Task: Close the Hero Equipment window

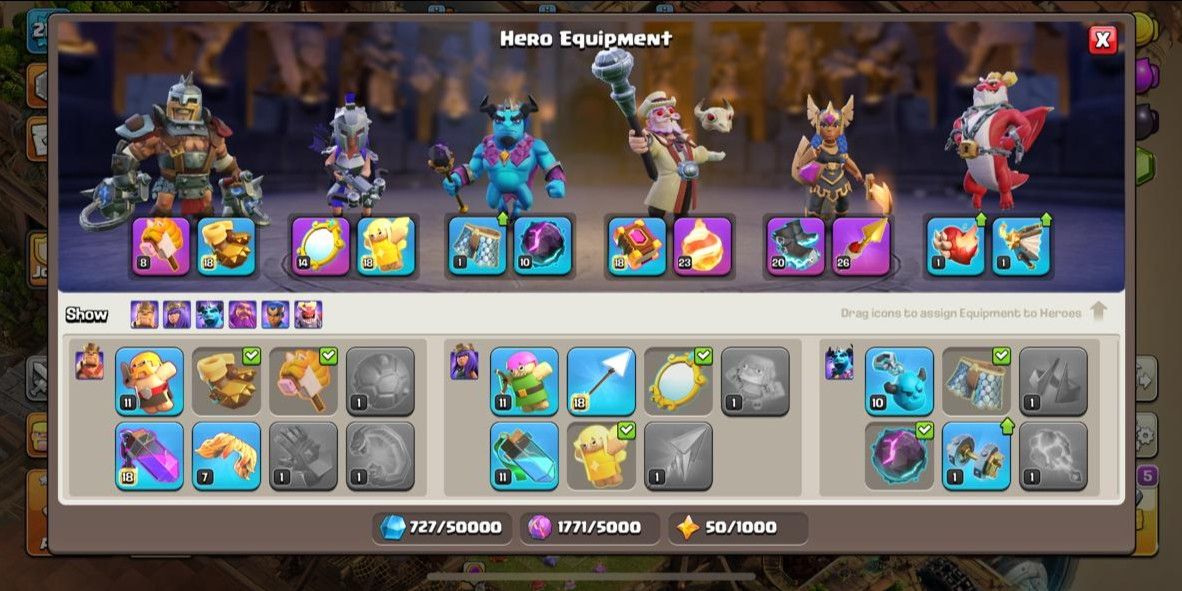Action: tap(1102, 39)
